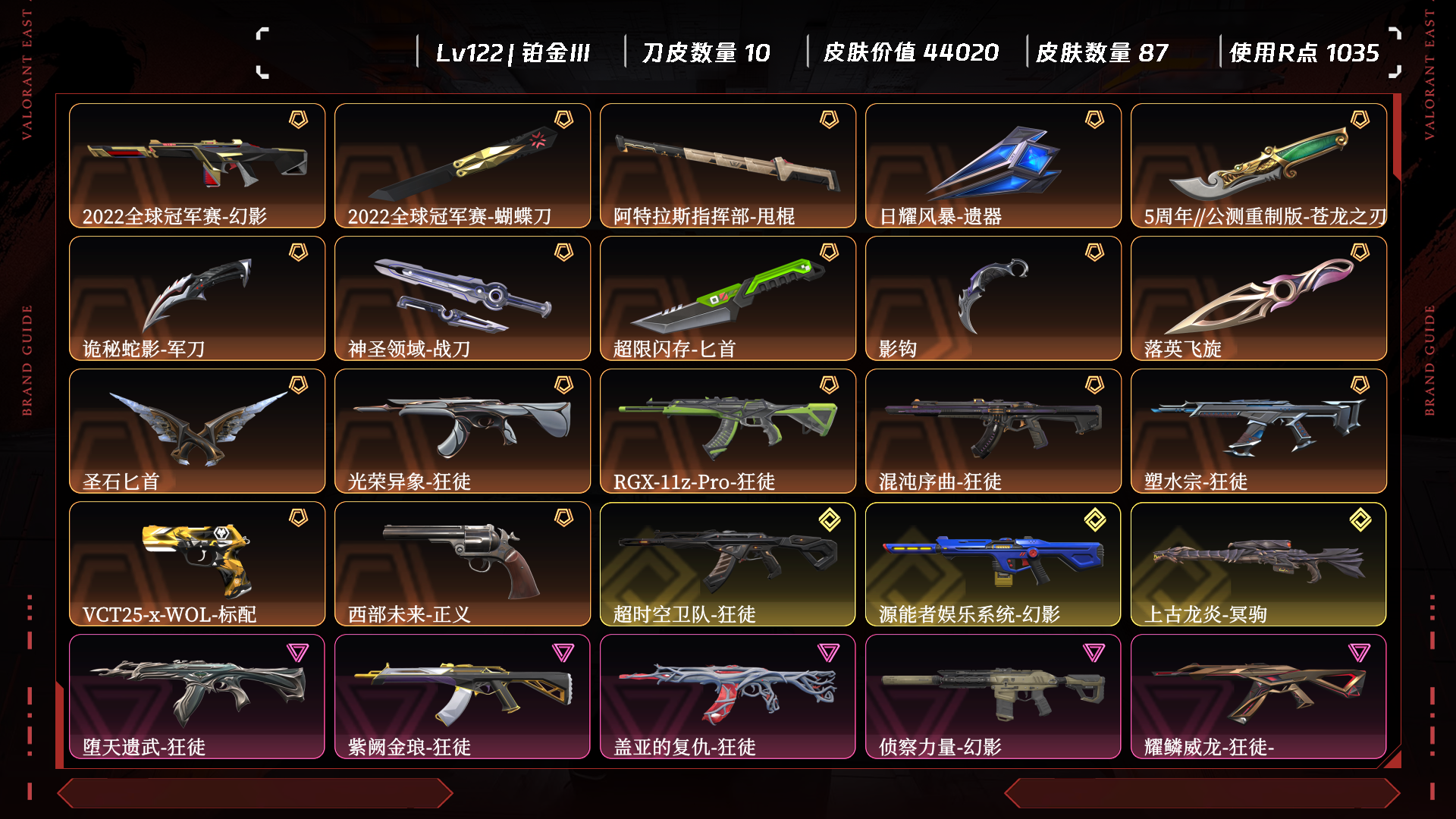Image resolution: width=1456 pixels, height=819 pixels.
Task: Click the 盖亚的复仇-狂徒 skin card
Action: [728, 696]
